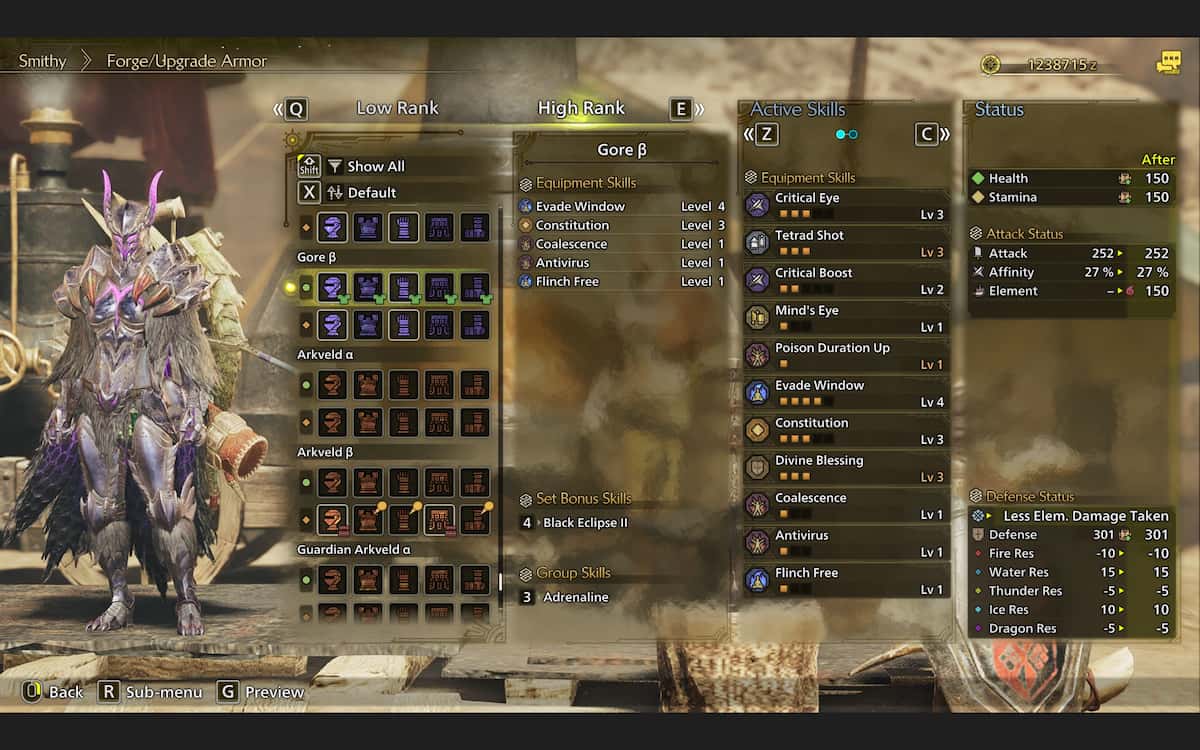This screenshot has height=750, width=1200.
Task: Preview the selected armor
Action: (261, 692)
